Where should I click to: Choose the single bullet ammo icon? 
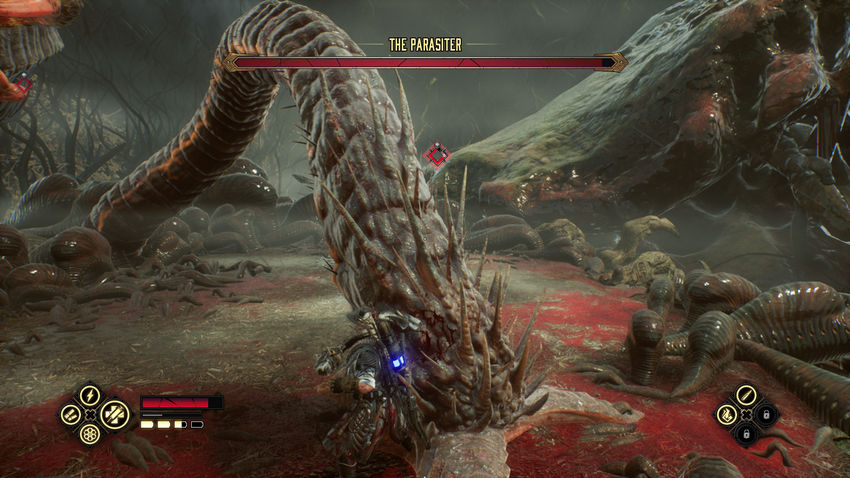(745, 394)
